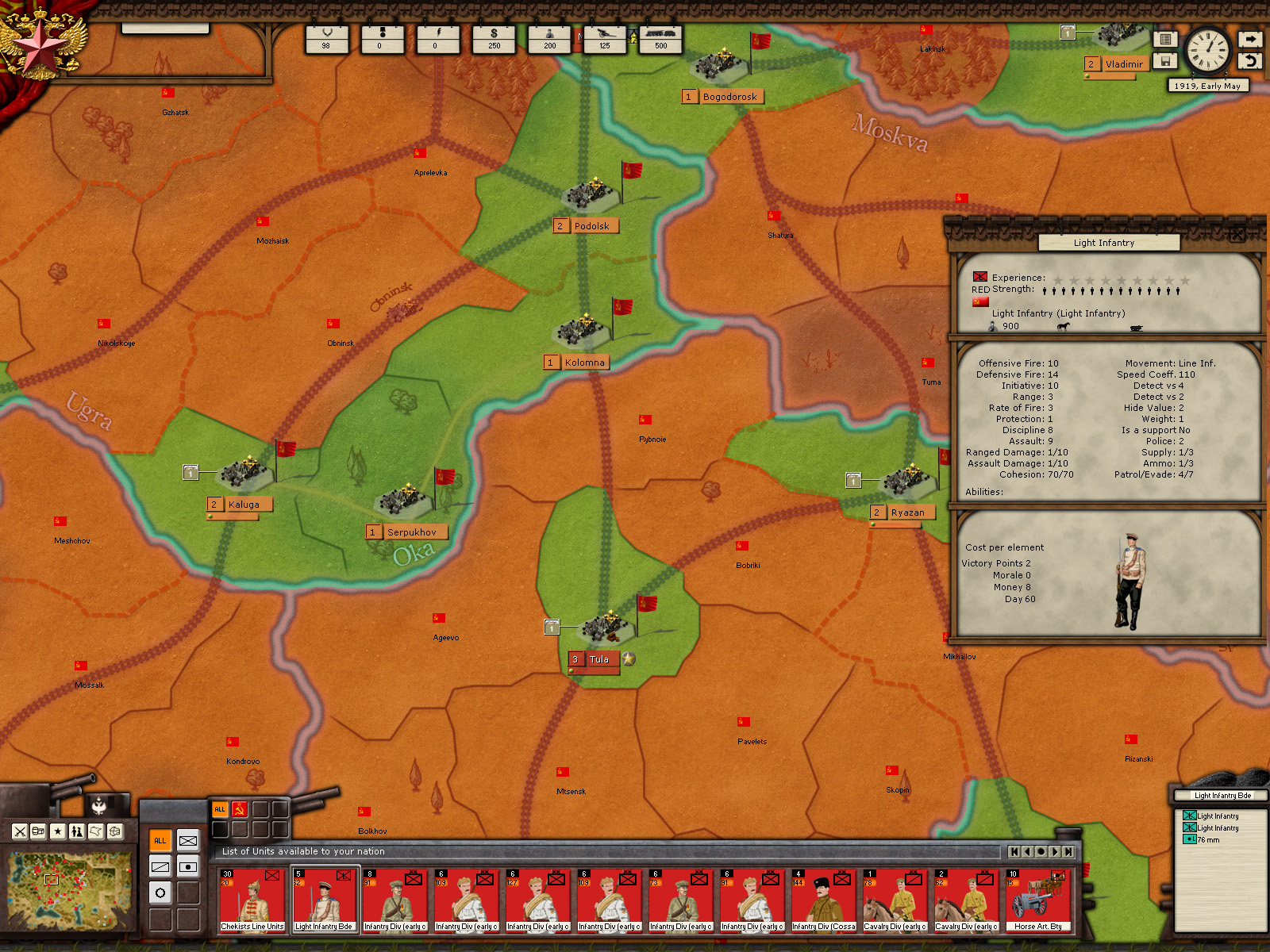Screen dimensions: 1270x952
Task: Close the Light Infantry detail panel
Action: click(1237, 233)
